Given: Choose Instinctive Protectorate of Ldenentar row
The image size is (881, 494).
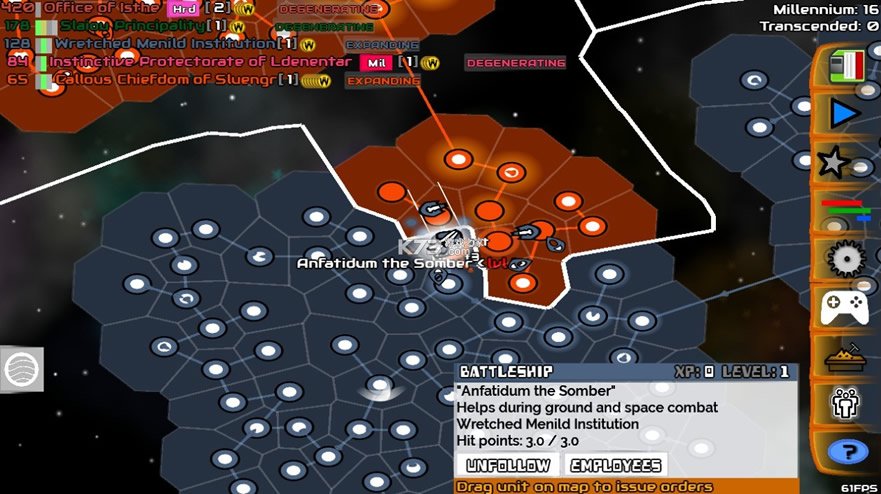Looking at the screenshot, I should coord(200,62).
